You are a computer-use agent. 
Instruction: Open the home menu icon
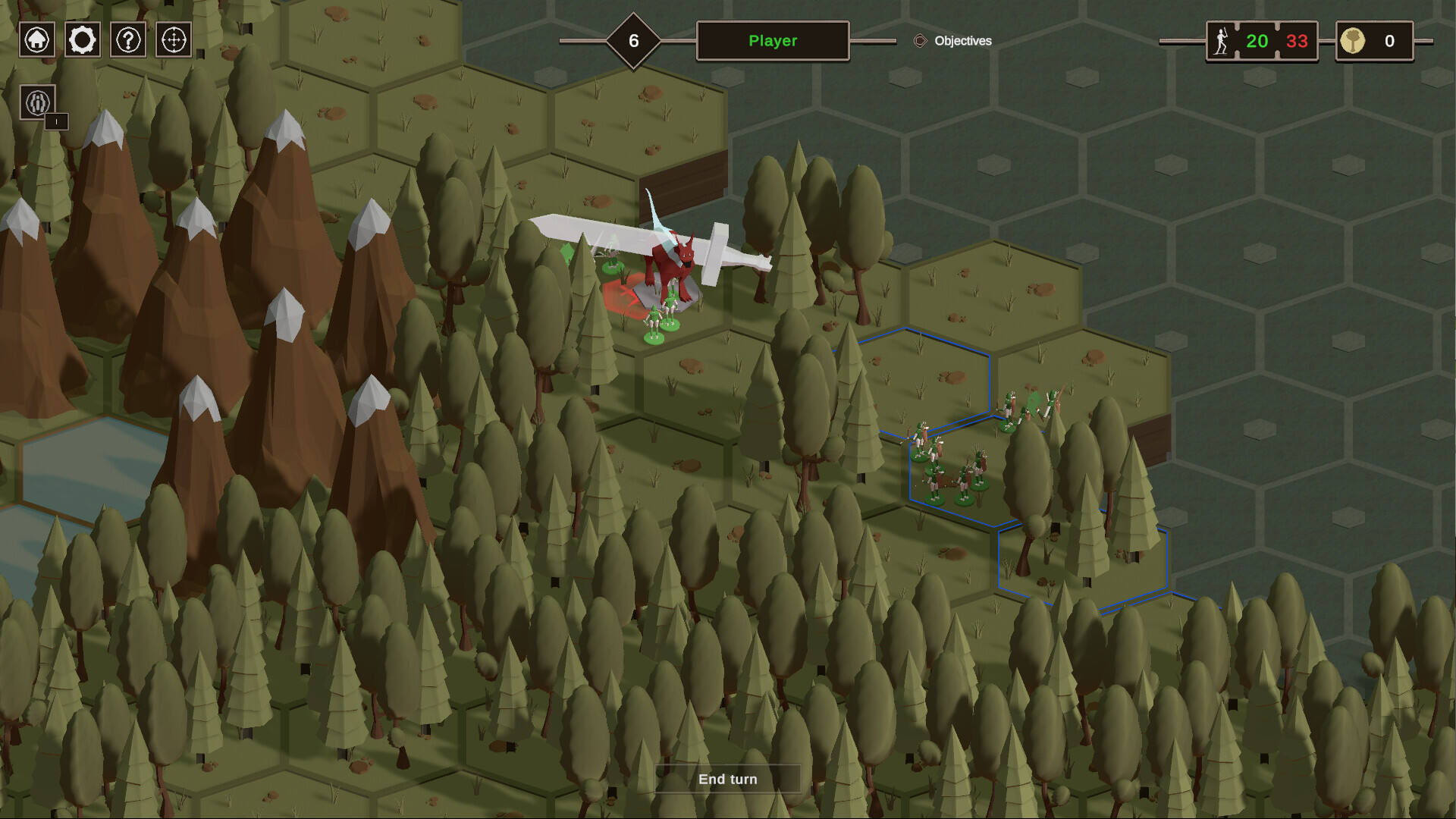36,39
